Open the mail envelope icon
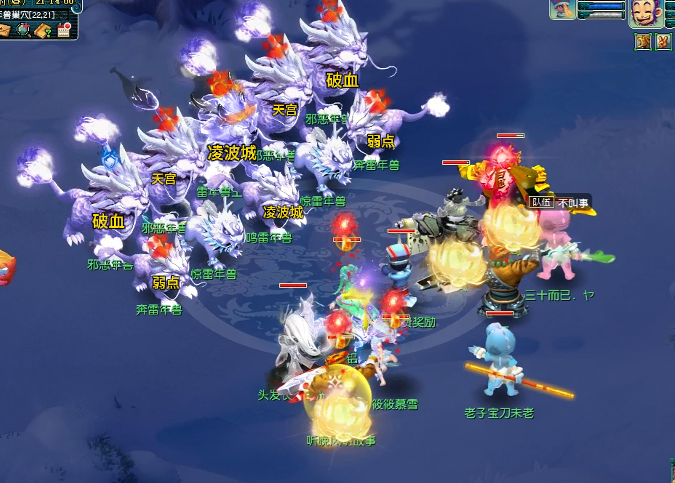The height and width of the screenshot is (483, 675). coord(5,30)
